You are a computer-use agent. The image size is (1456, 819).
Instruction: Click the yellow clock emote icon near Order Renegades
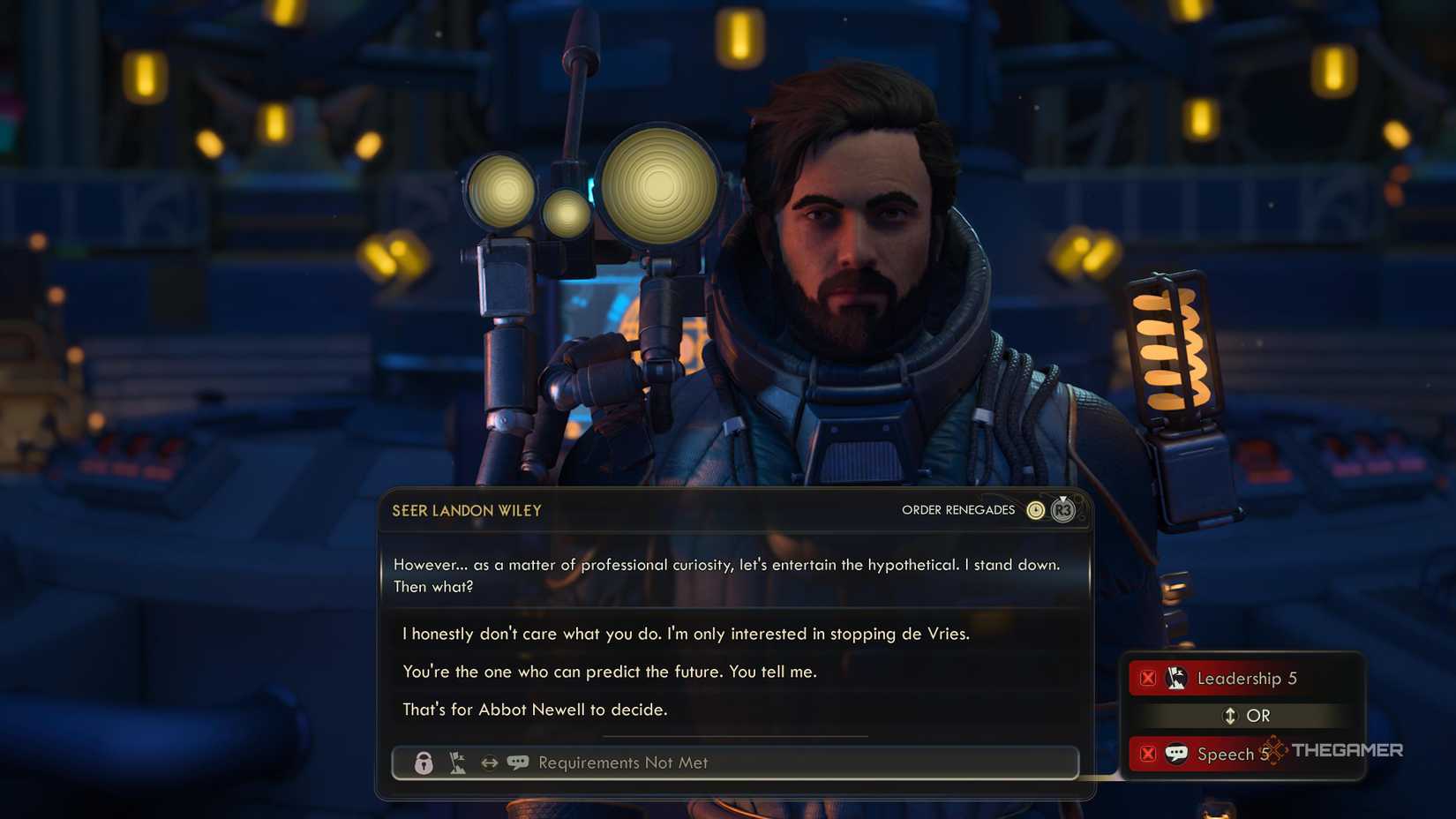[x=1034, y=510]
